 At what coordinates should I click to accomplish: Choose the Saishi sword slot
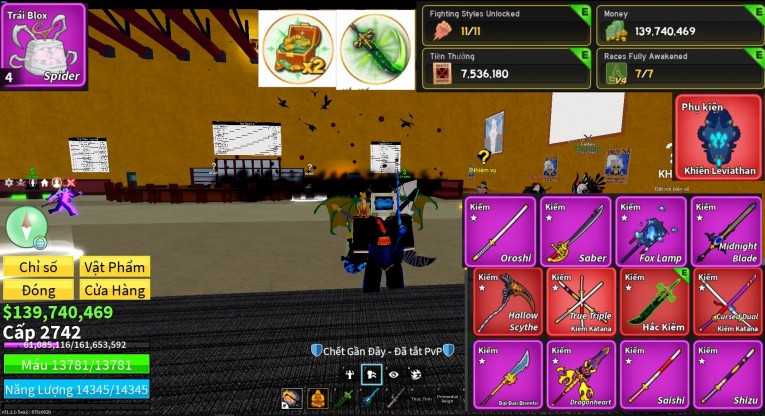(x=650, y=375)
